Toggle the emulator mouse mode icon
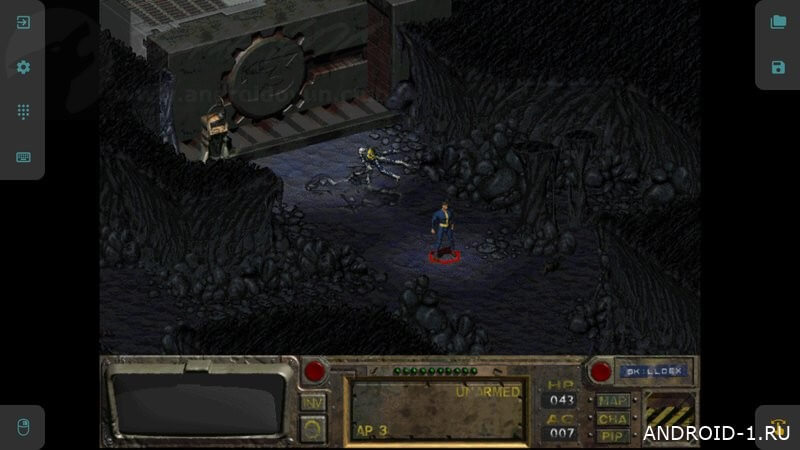Image resolution: width=800 pixels, height=450 pixels. (x=23, y=427)
